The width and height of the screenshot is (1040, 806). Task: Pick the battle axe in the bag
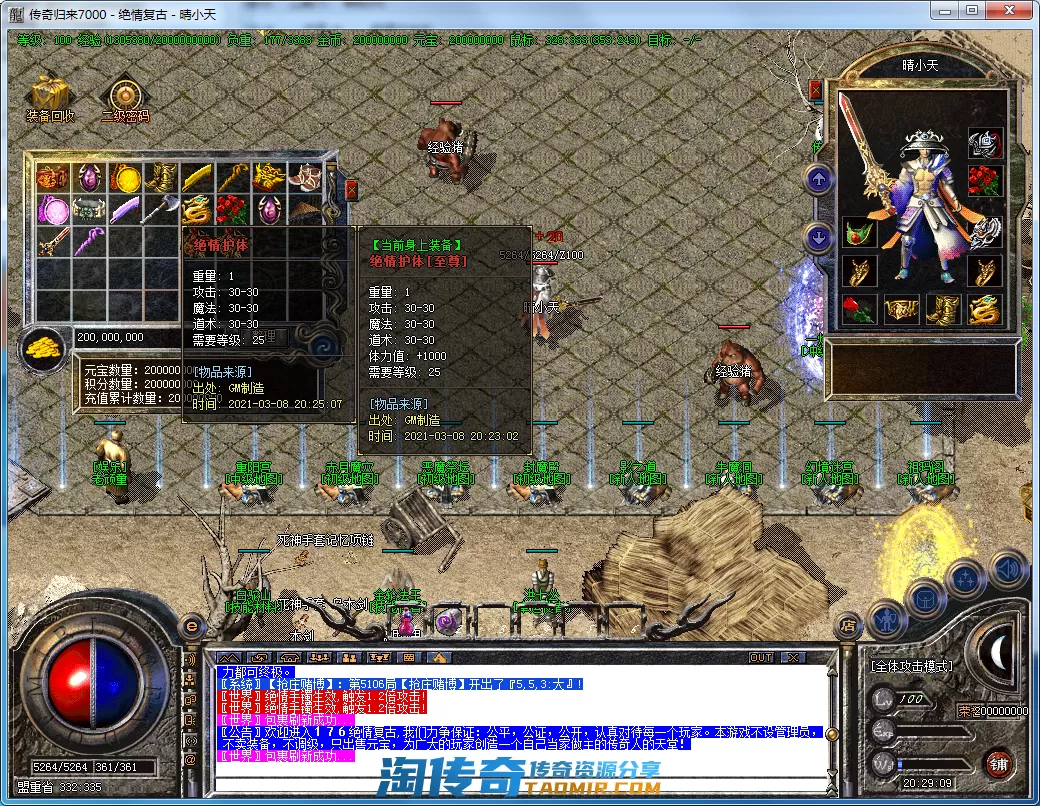(161, 210)
